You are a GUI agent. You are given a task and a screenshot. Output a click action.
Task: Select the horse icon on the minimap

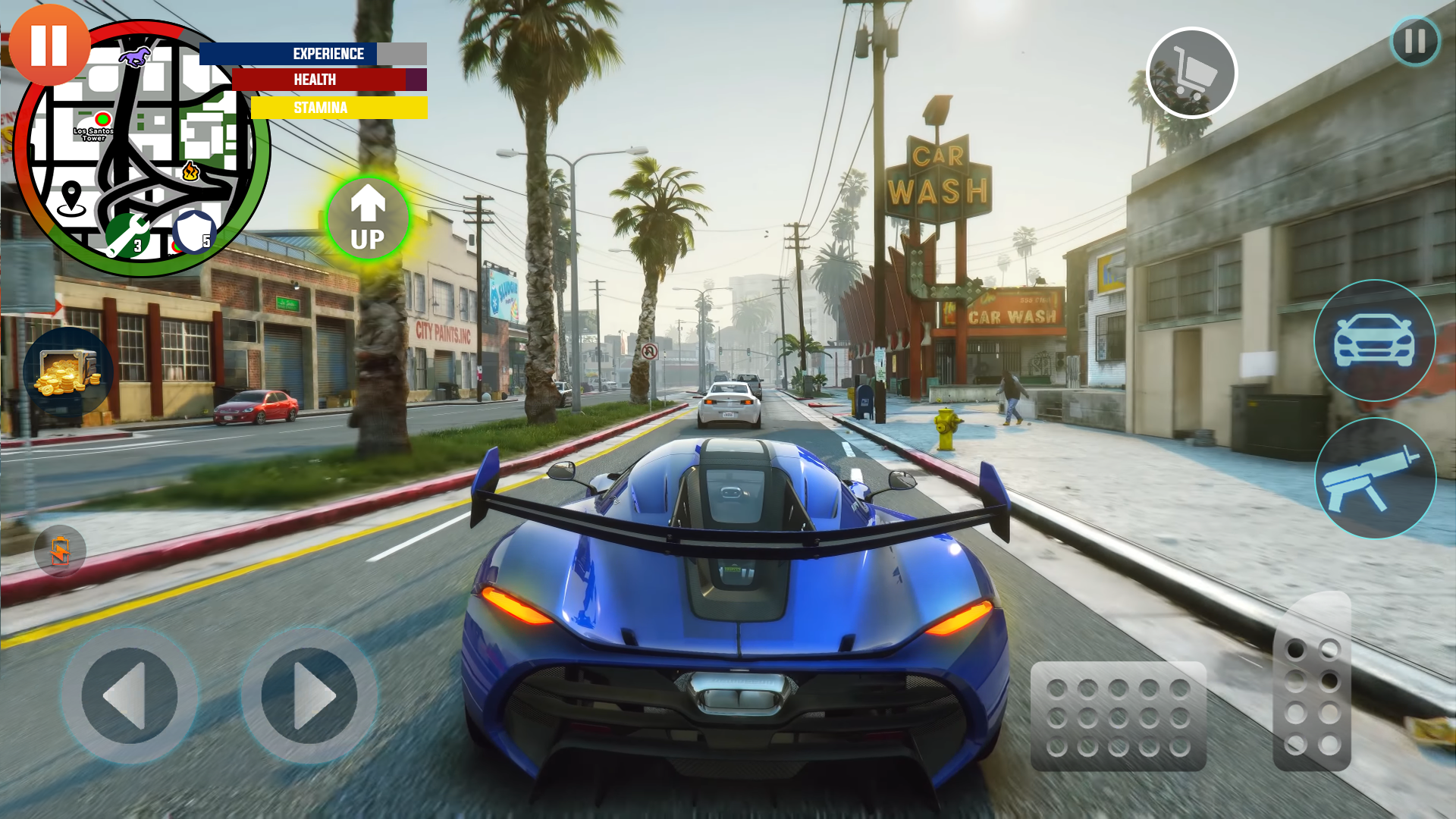(136, 58)
